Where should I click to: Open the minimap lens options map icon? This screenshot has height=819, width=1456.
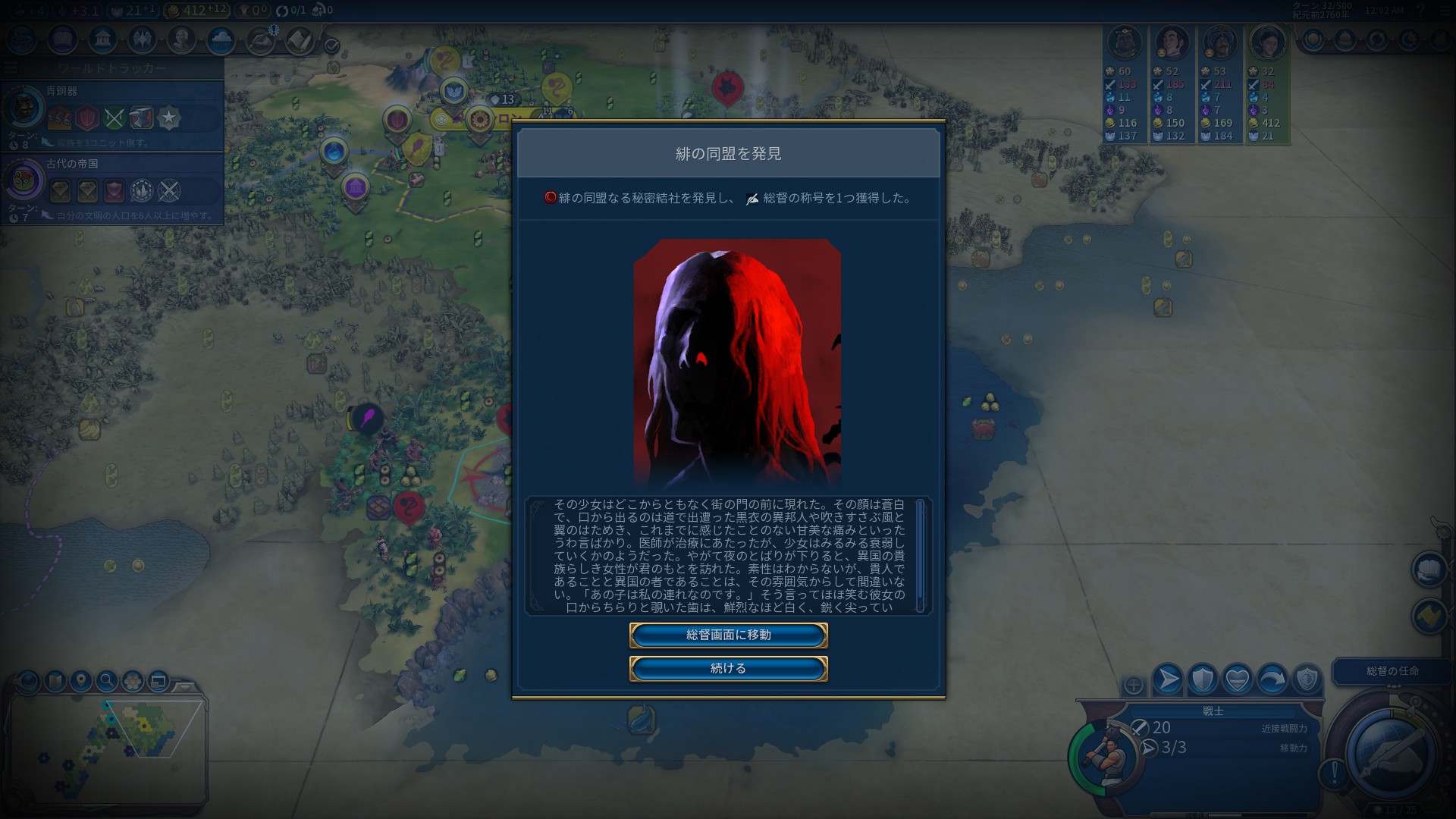tap(55, 681)
